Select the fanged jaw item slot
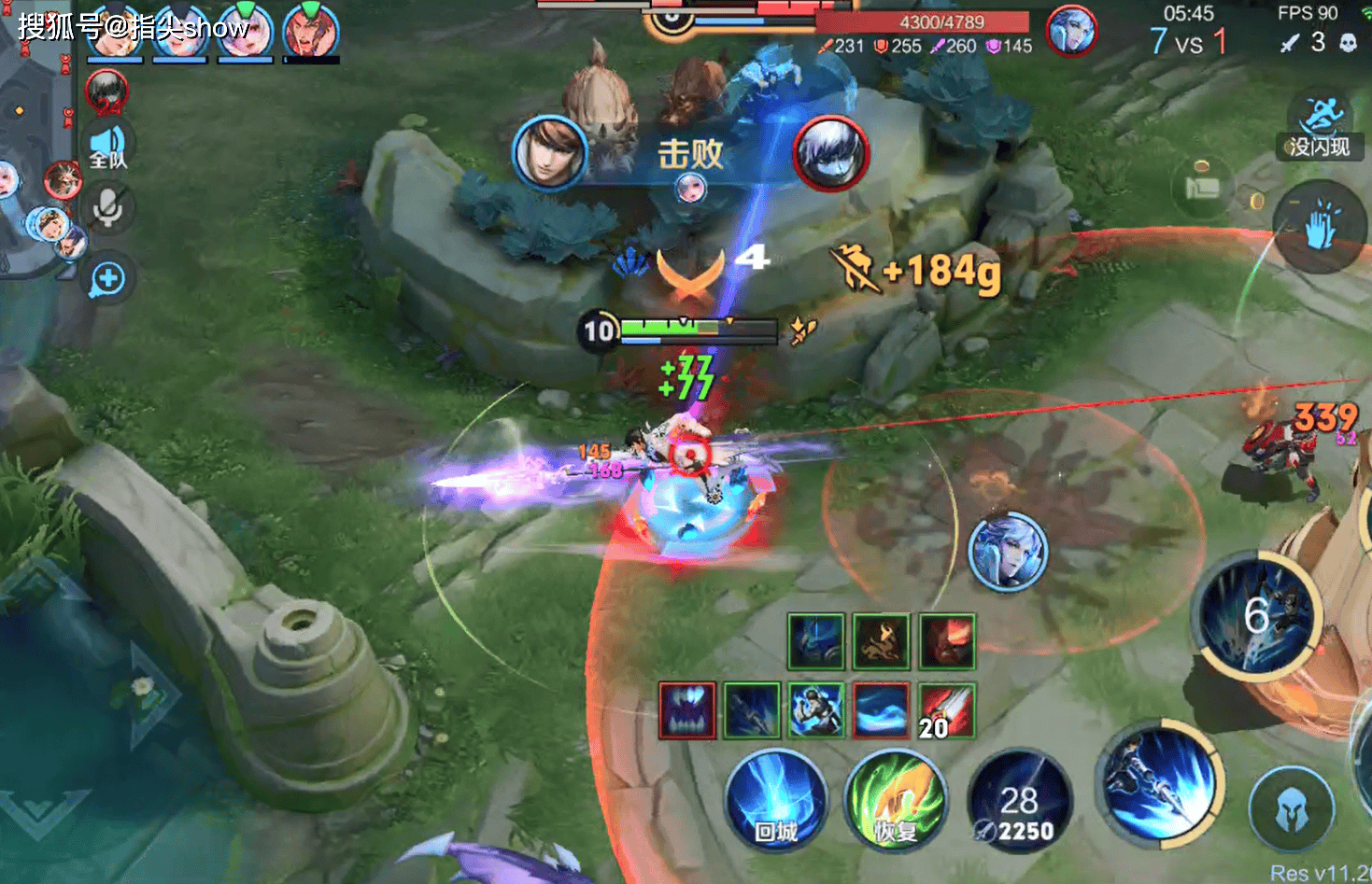 point(687,710)
